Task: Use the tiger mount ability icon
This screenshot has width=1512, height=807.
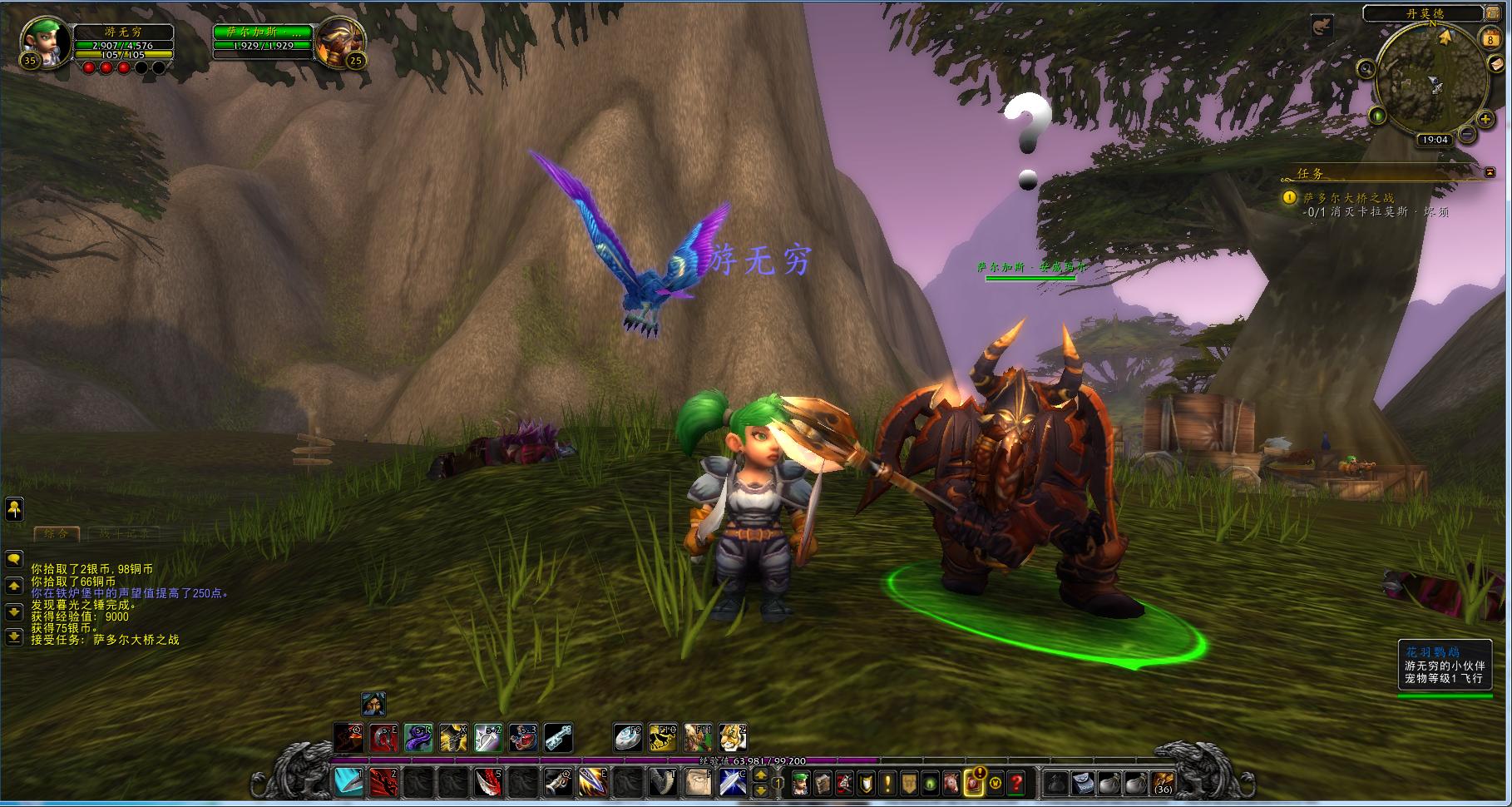Action: [x=732, y=737]
